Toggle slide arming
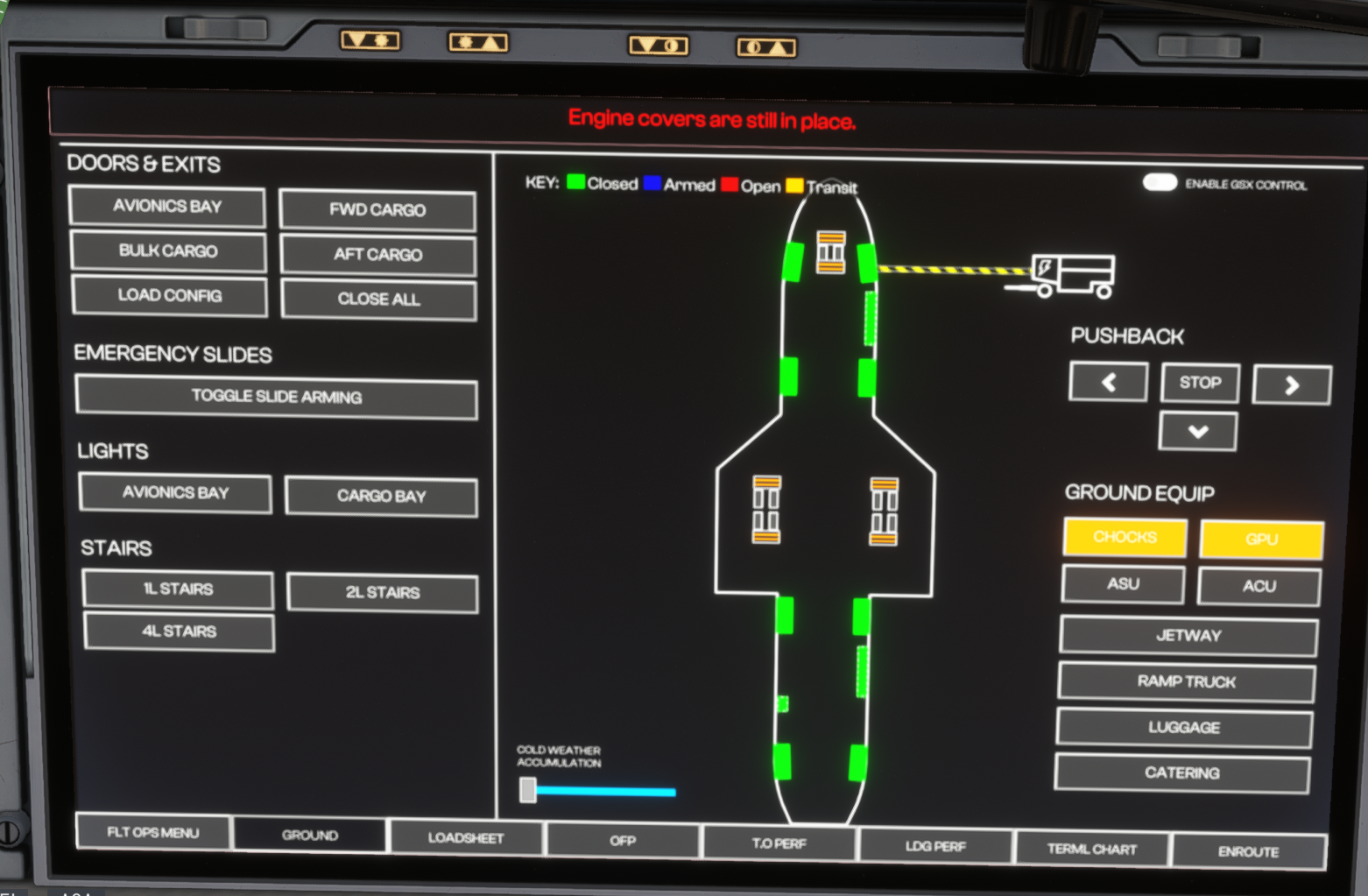 point(276,397)
